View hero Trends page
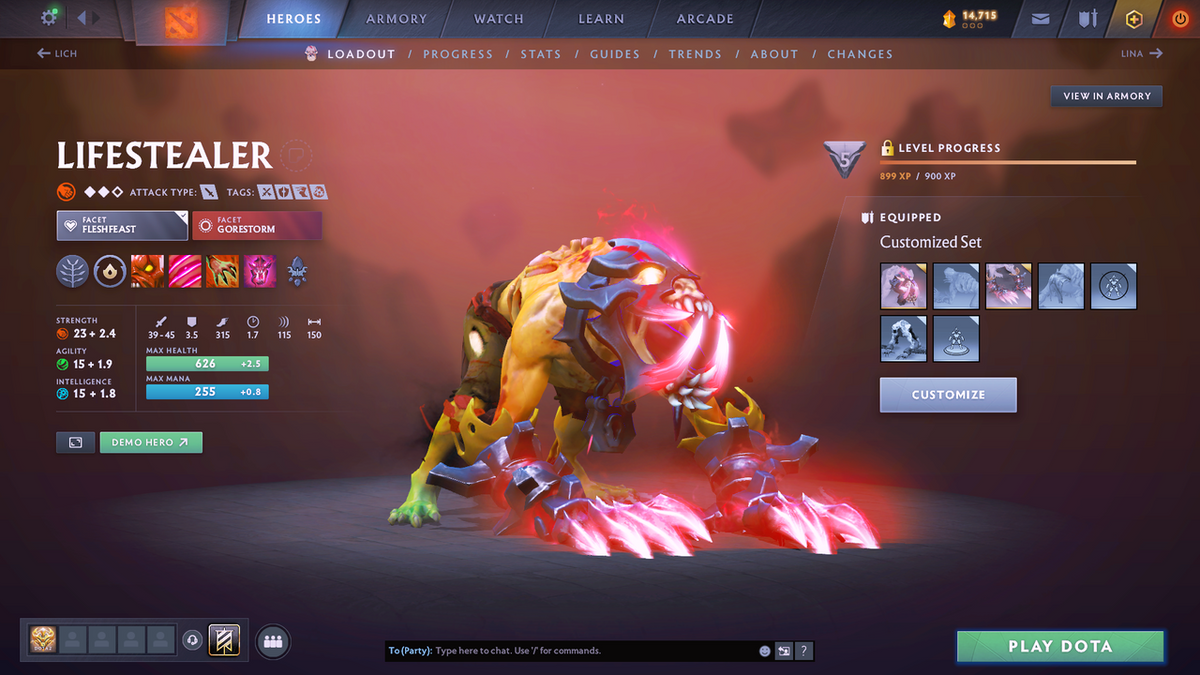The height and width of the screenshot is (675, 1200). click(695, 54)
